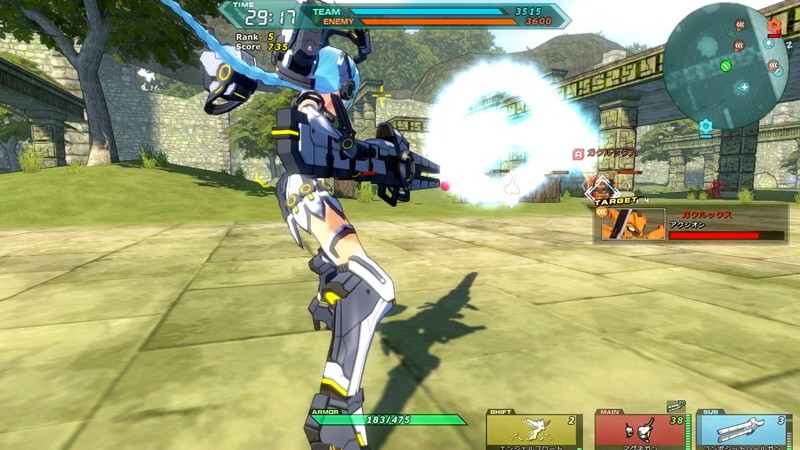Screen dimensions: 800x450
Task: Click the green player marker on minimap
Action: coord(726,66)
